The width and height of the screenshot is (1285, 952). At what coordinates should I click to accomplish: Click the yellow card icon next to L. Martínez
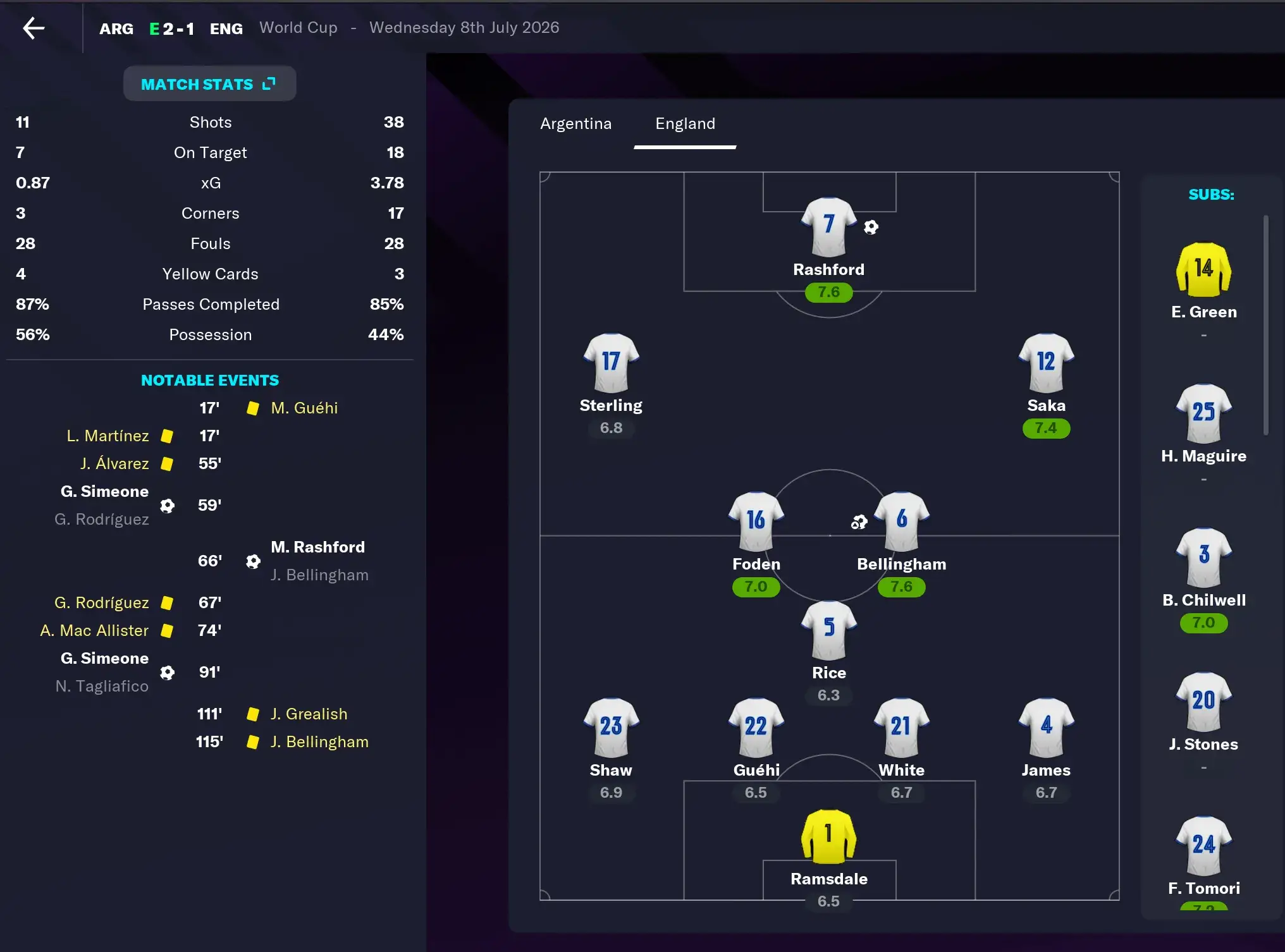click(166, 436)
